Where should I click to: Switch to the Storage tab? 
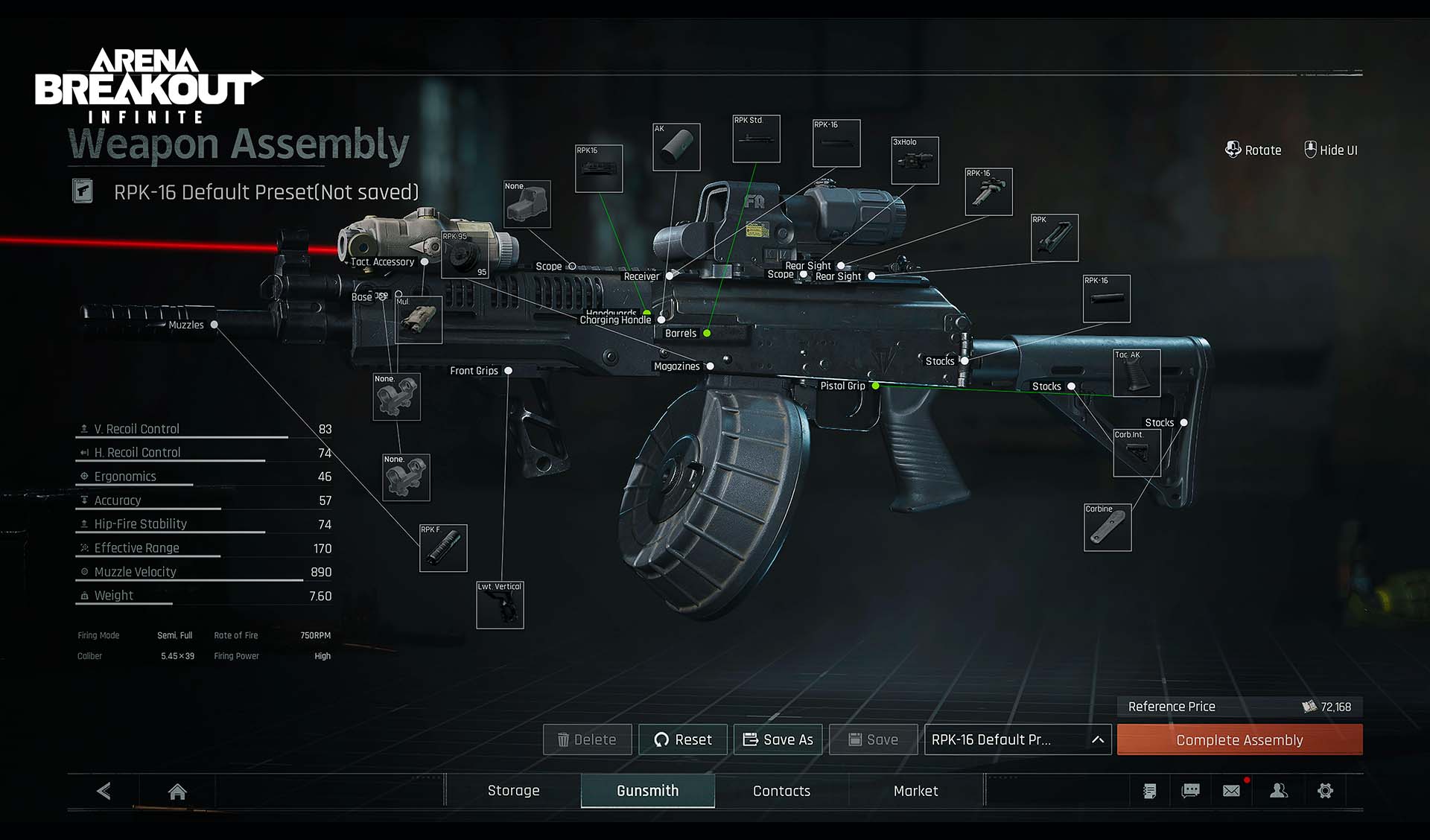coord(513,791)
